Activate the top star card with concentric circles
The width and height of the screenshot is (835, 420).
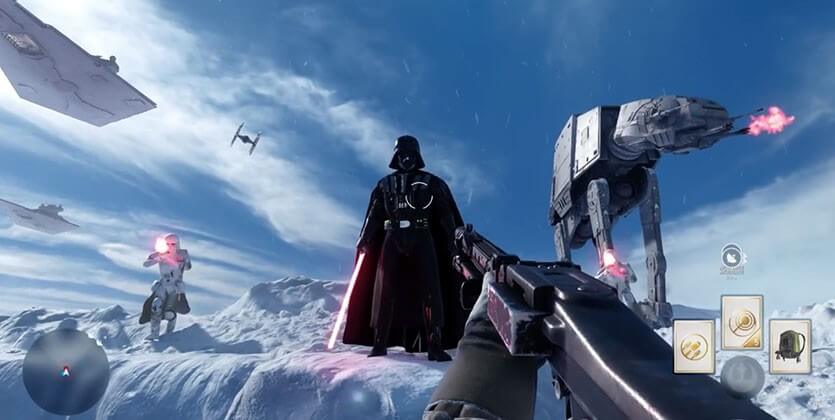tap(741, 322)
